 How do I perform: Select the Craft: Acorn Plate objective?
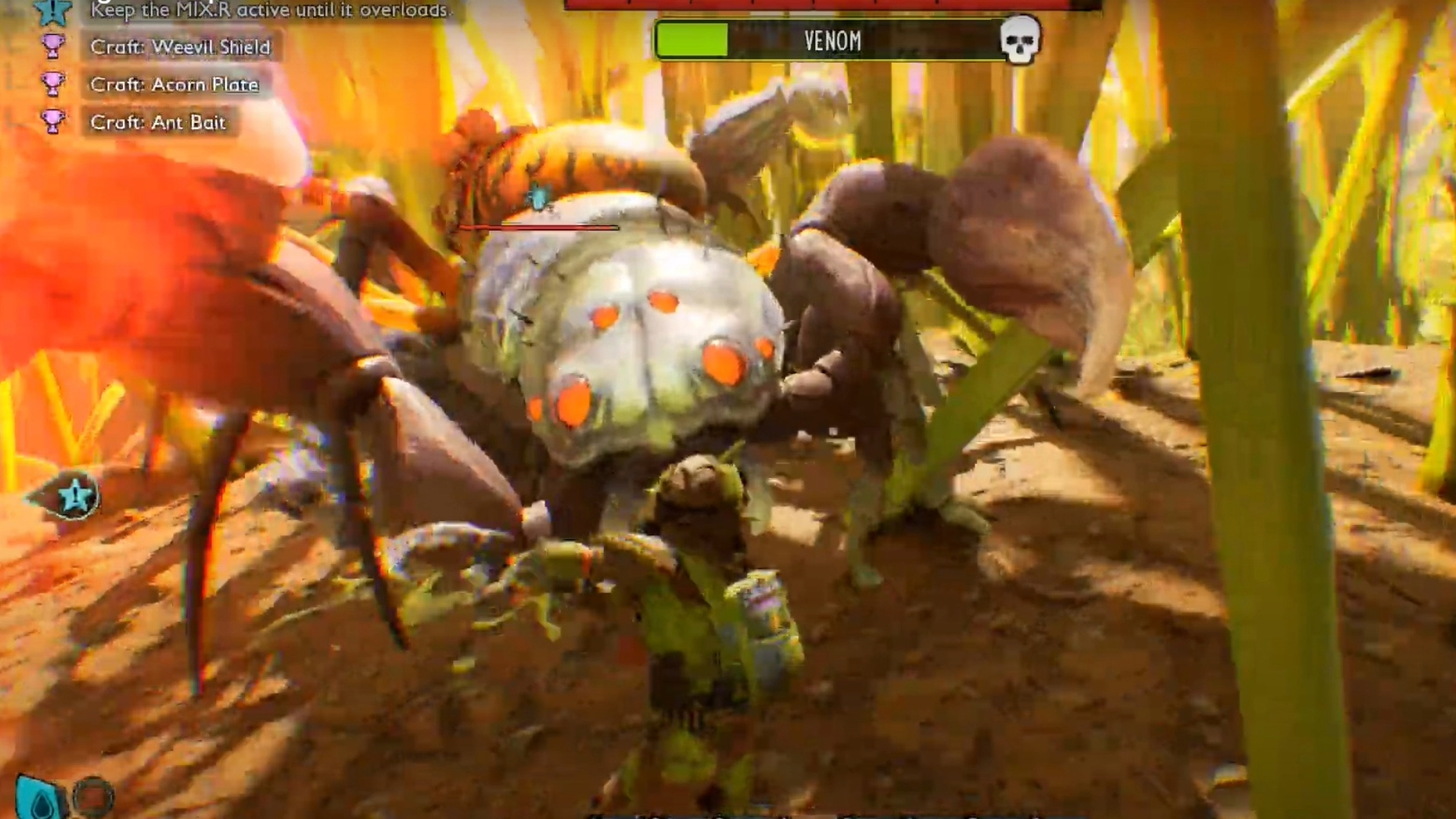[174, 84]
